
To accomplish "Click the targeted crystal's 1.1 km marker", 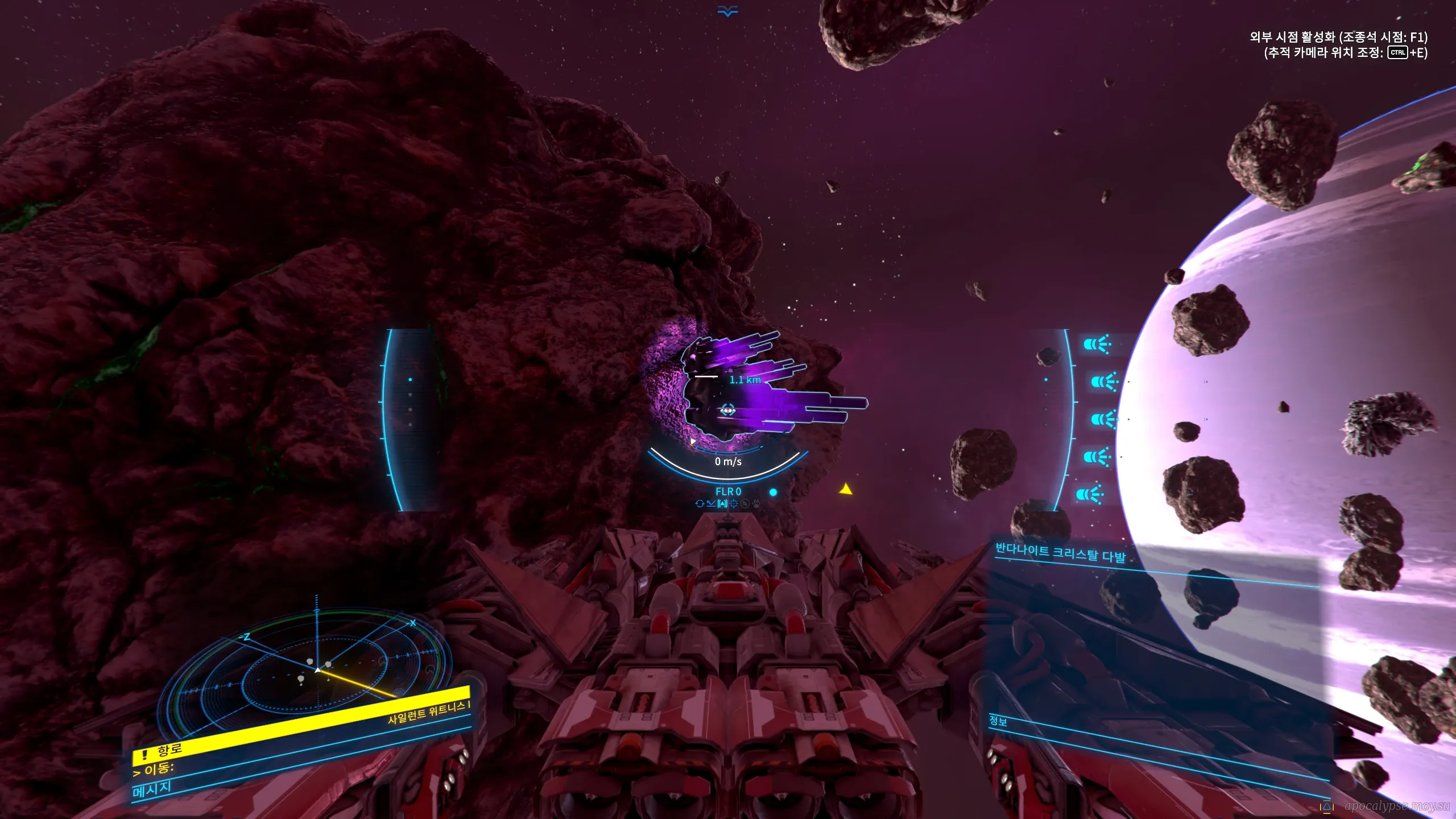I will (744, 379).
